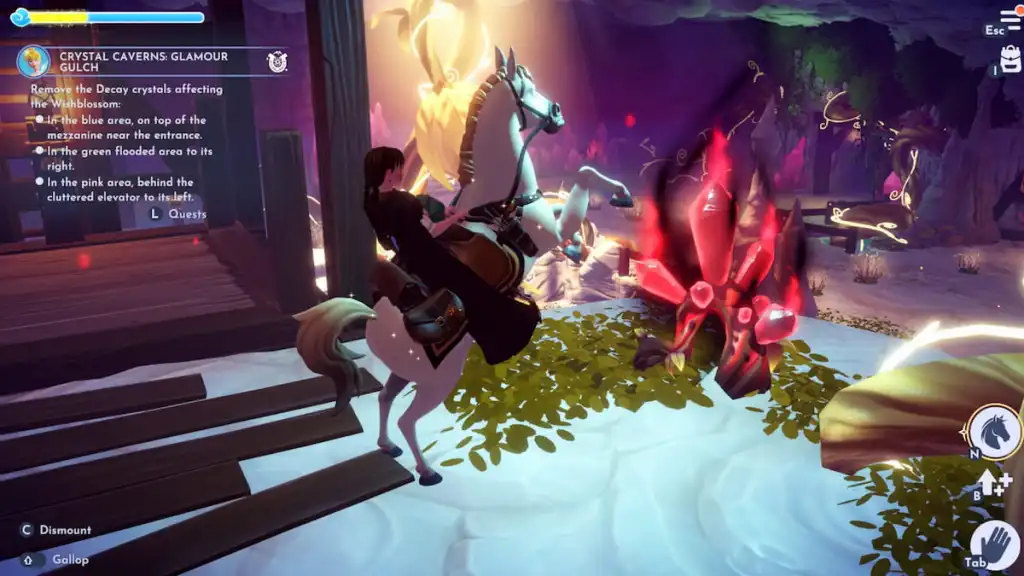Screen dimensions: 1024x576
Task: Click the Gallop action label
Action: pos(70,560)
